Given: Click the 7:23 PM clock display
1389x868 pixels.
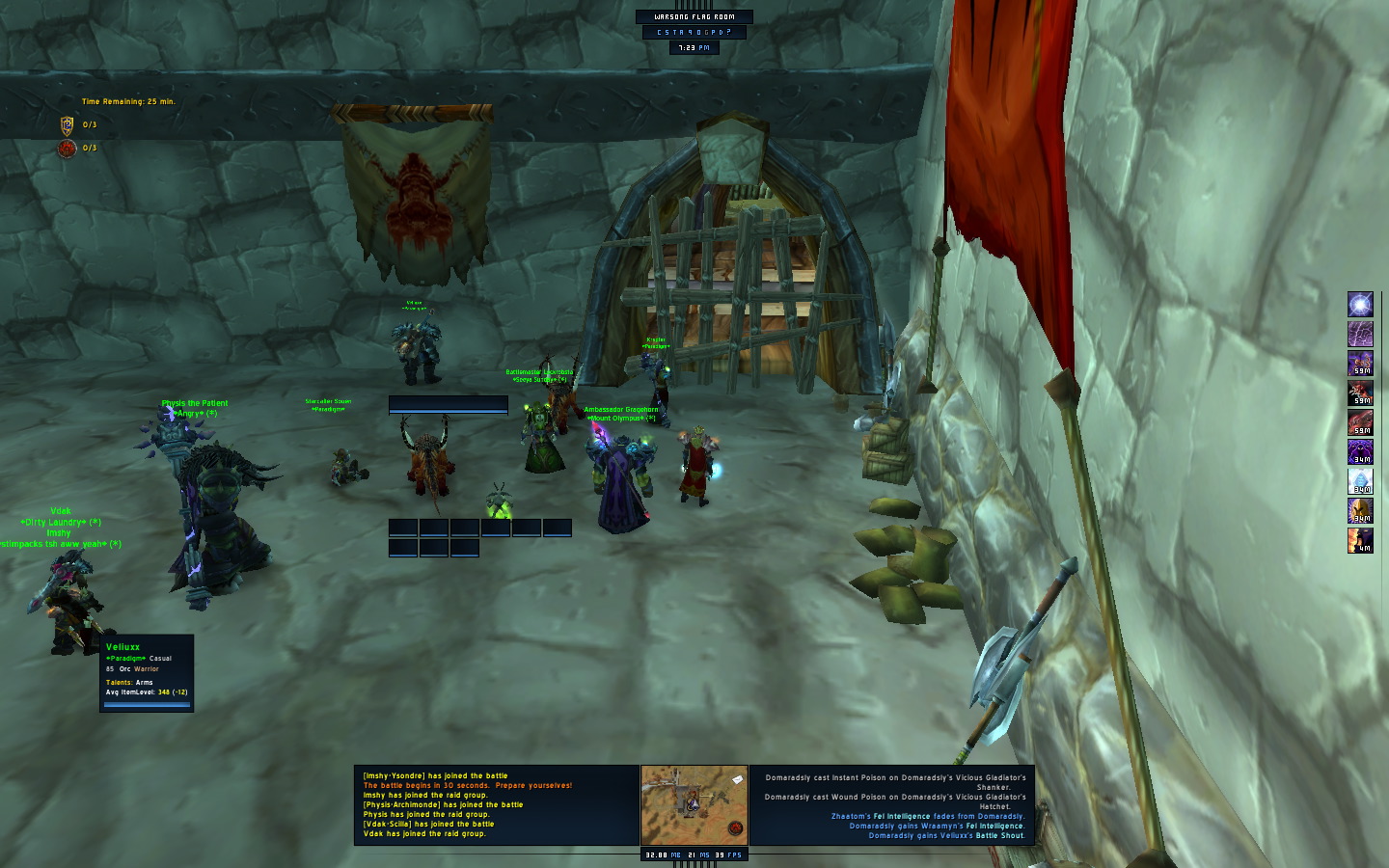Looking at the screenshot, I should coord(694,47).
